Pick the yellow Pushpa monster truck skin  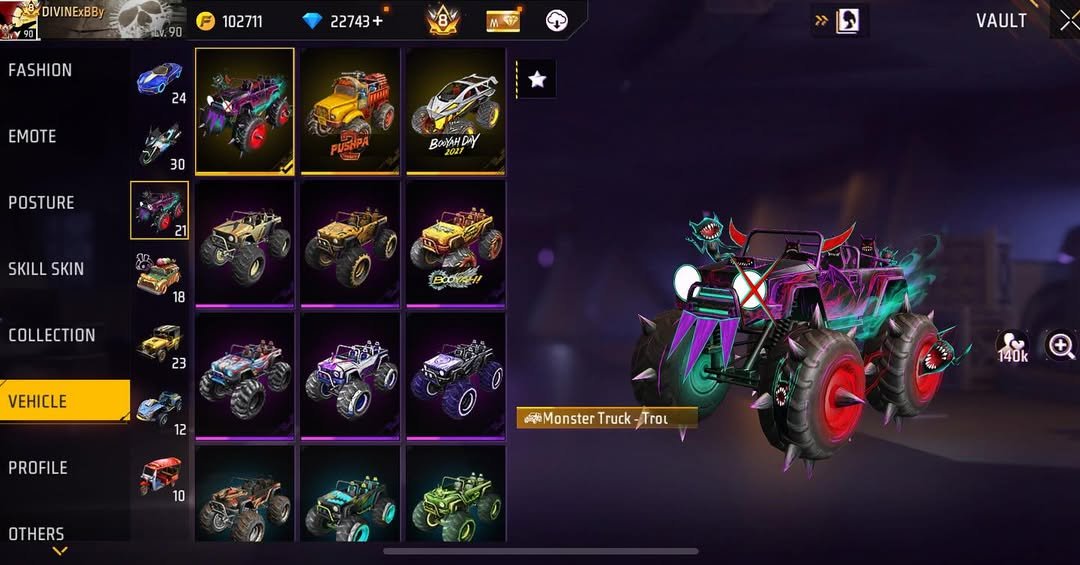350,110
